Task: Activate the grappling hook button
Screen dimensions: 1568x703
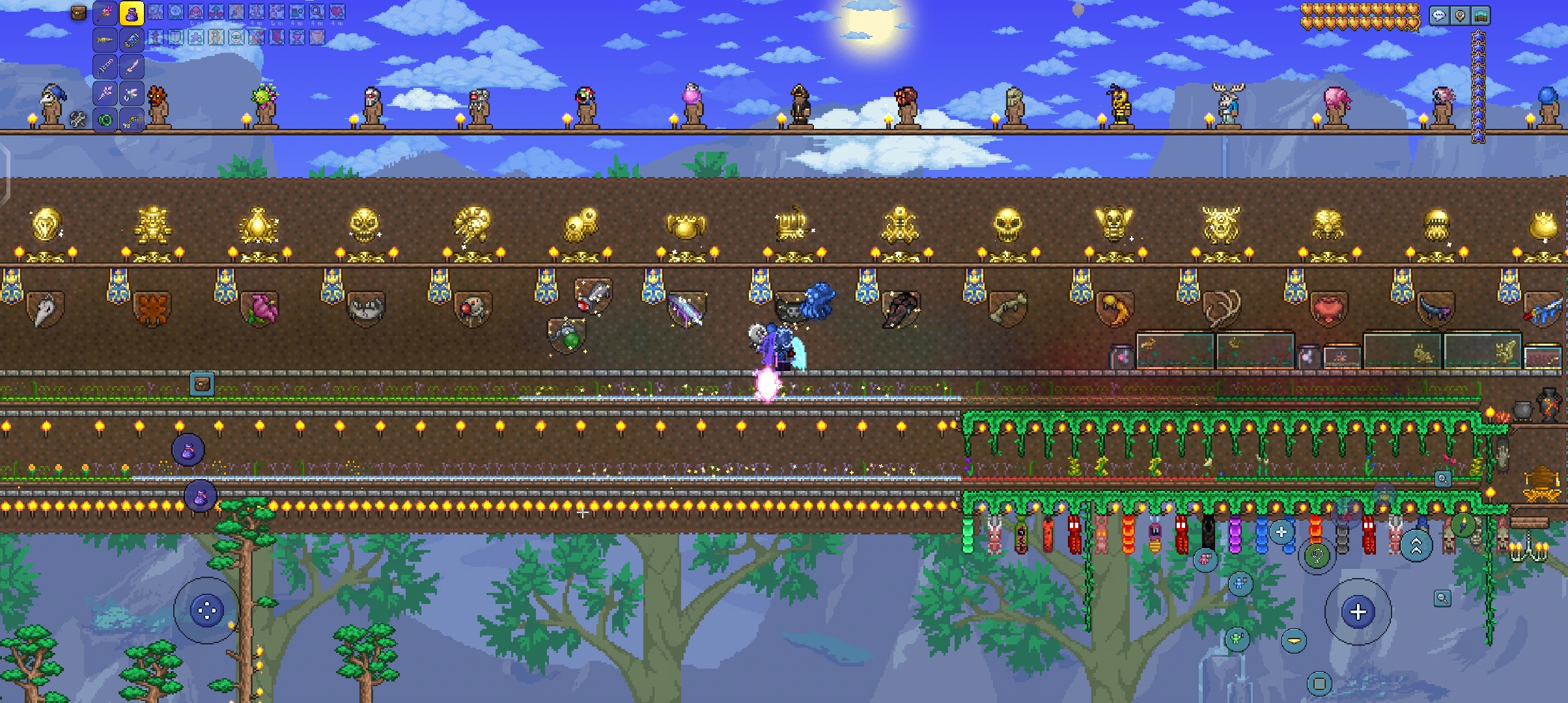Action: tap(1317, 557)
